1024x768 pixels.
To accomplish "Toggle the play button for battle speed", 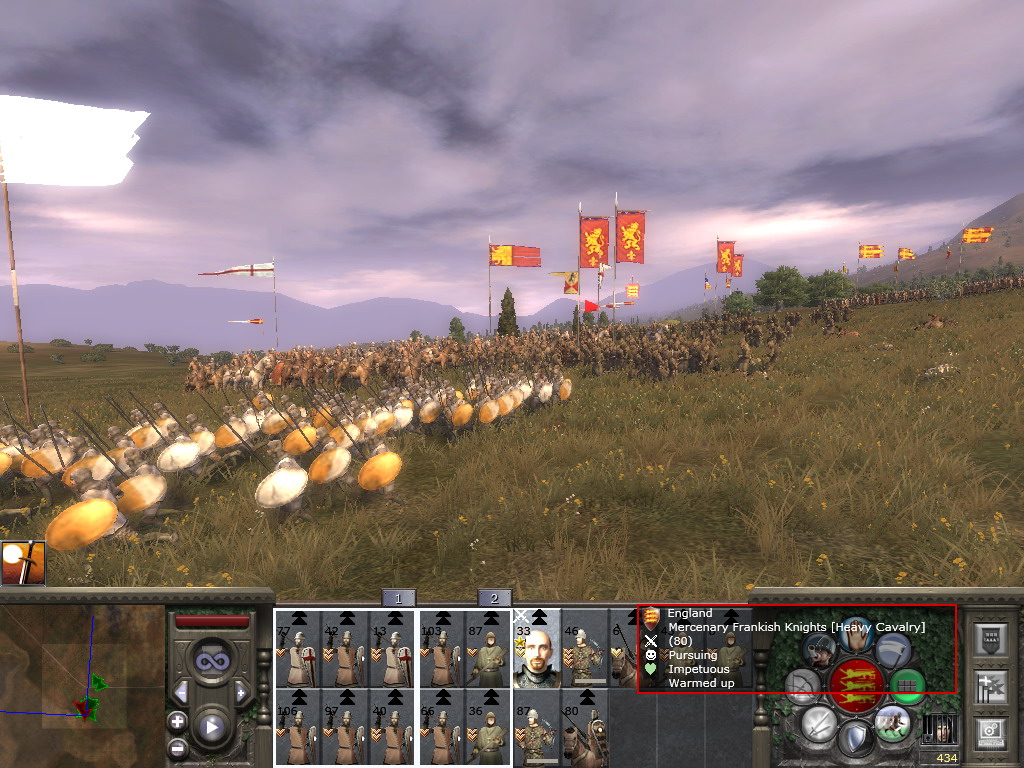I will 211,727.
